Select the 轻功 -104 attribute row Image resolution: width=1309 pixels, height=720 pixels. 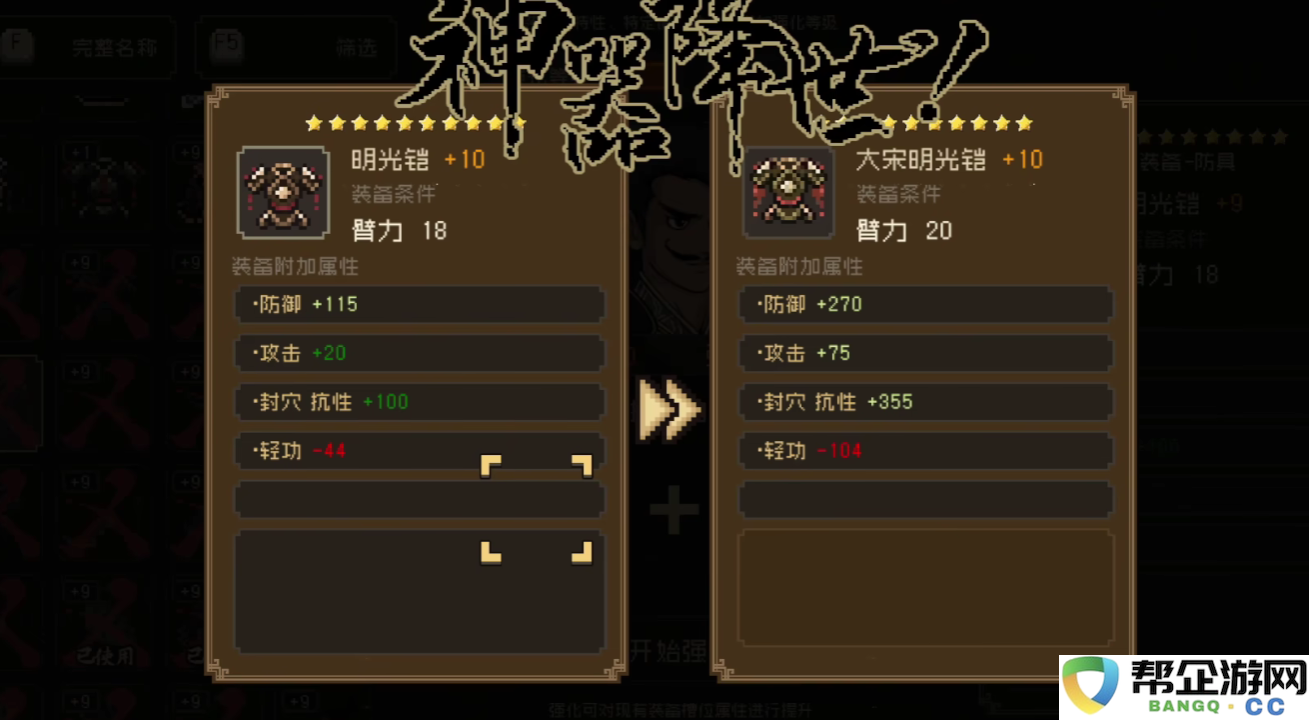pyautogui.click(x=924, y=450)
